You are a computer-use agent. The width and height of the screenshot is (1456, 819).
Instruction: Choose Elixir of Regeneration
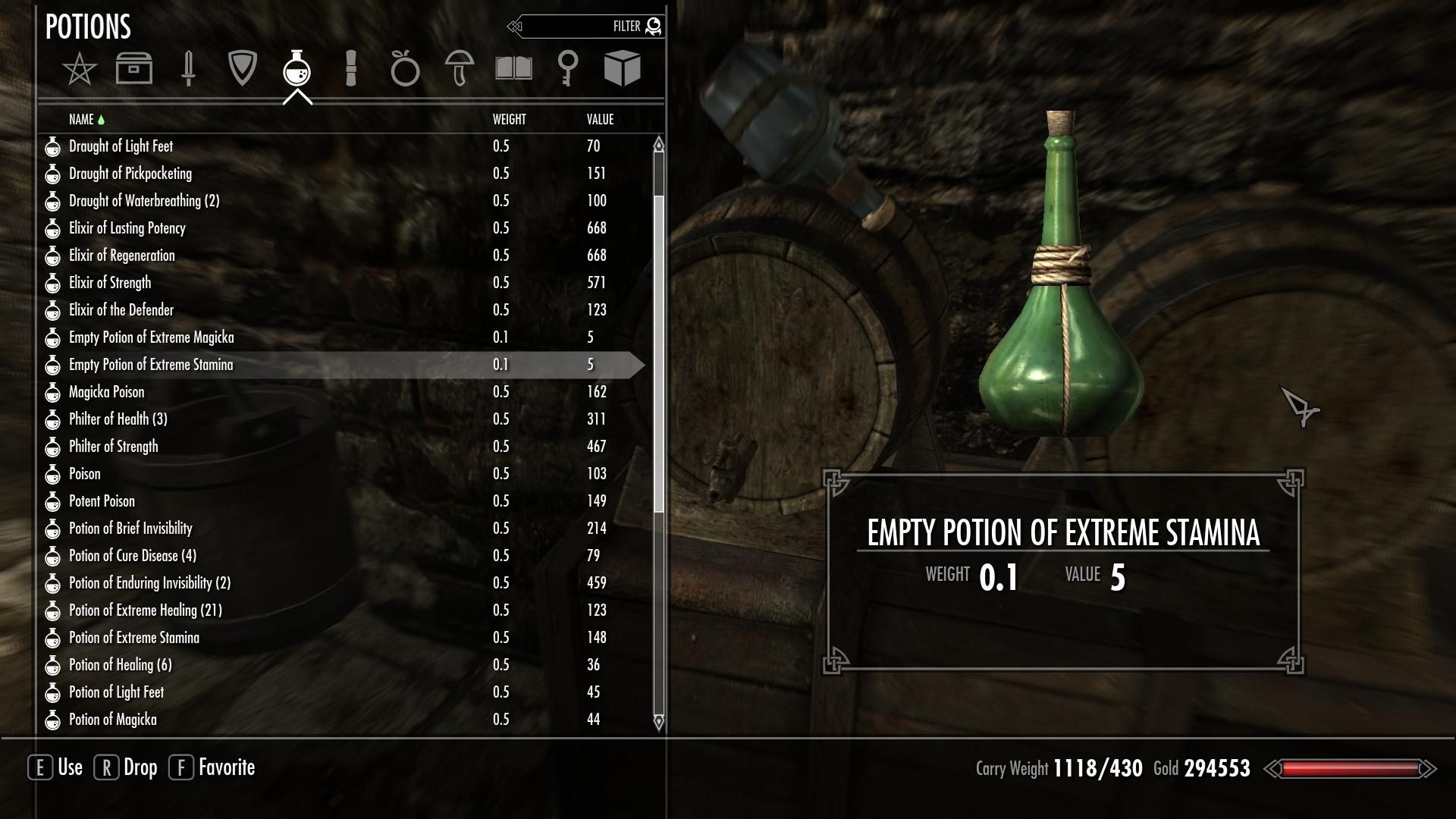pos(122,256)
